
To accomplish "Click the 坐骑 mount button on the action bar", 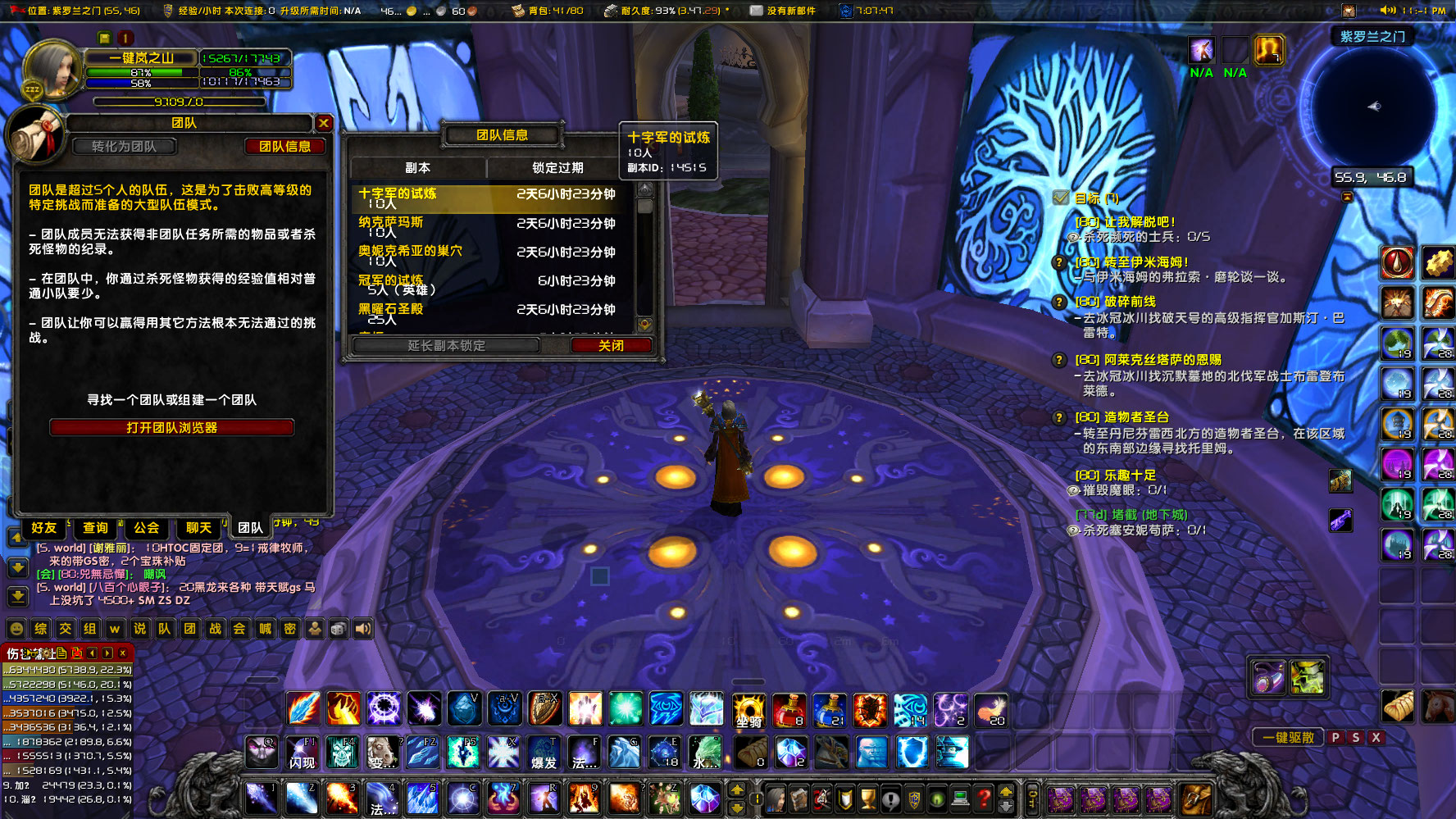I will (x=750, y=709).
